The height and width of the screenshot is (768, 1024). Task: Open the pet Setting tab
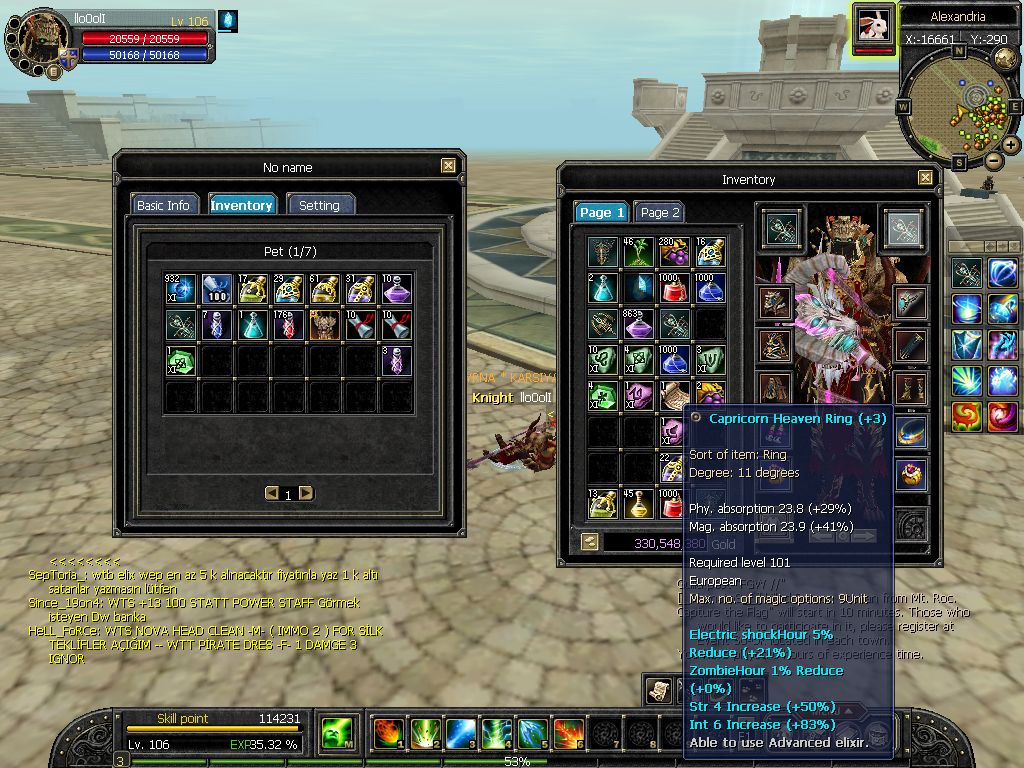point(320,205)
